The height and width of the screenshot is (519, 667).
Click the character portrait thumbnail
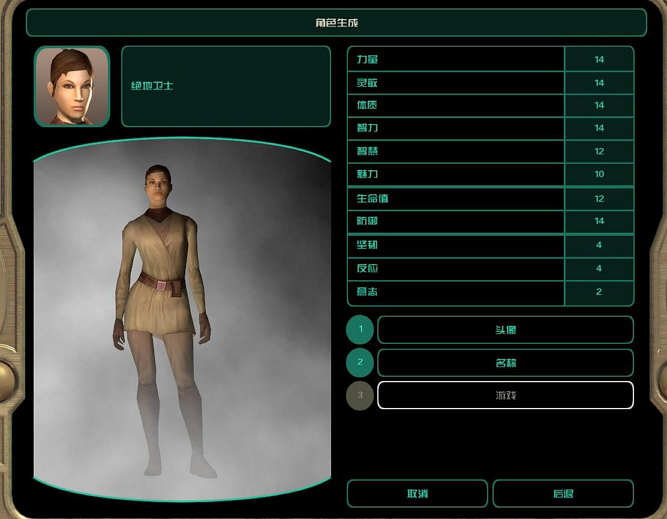pos(72,87)
